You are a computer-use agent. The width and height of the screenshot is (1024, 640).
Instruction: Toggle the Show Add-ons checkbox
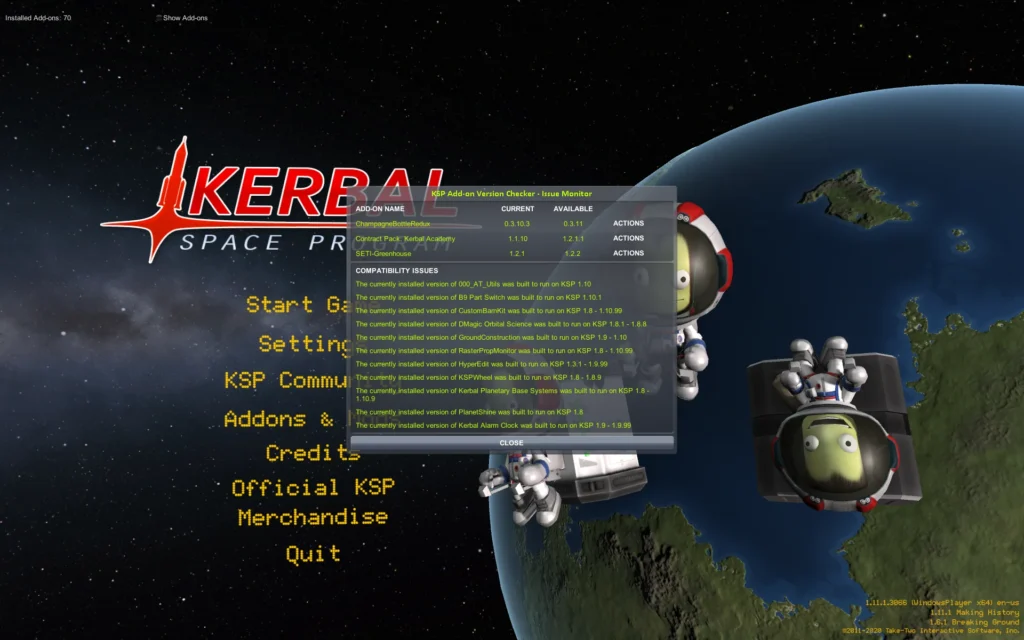(x=158, y=18)
